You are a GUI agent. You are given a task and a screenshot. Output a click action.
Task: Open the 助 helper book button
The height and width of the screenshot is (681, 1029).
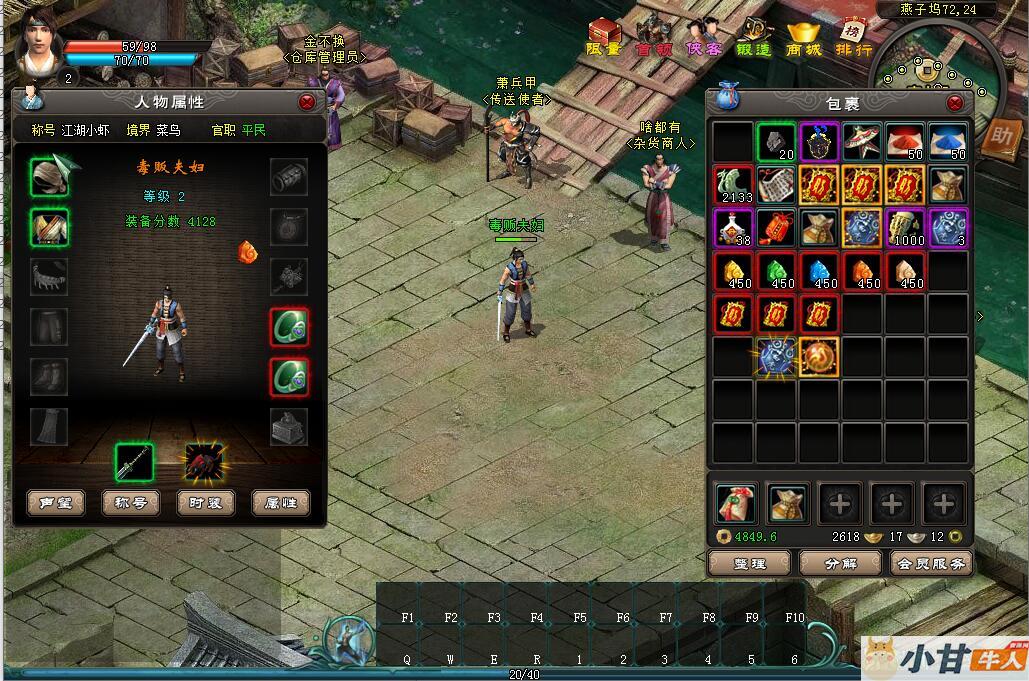(998, 137)
